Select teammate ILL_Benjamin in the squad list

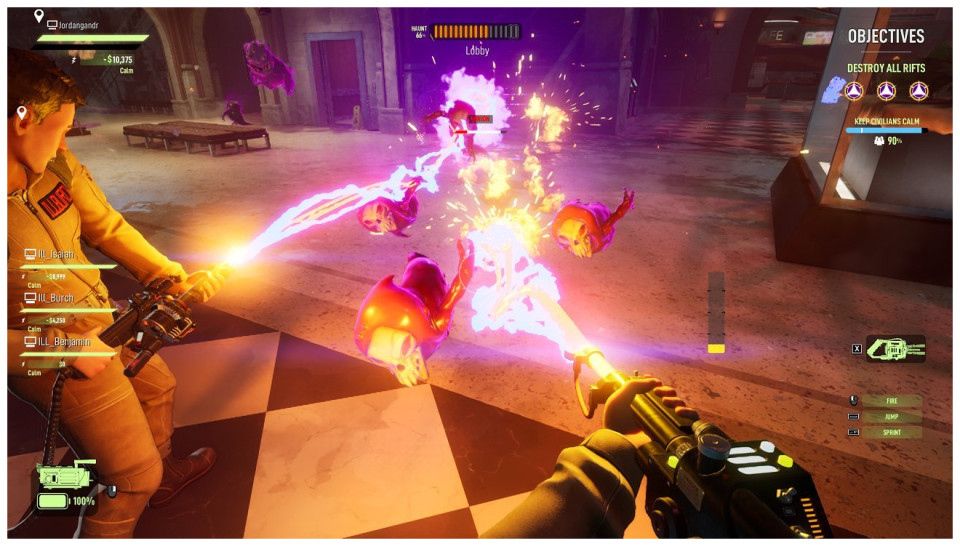coord(66,341)
